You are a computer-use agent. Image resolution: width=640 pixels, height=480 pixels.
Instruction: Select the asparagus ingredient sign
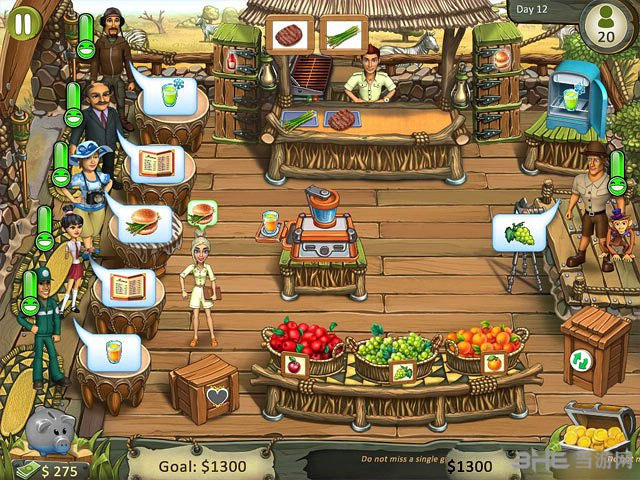pyautogui.click(x=342, y=33)
